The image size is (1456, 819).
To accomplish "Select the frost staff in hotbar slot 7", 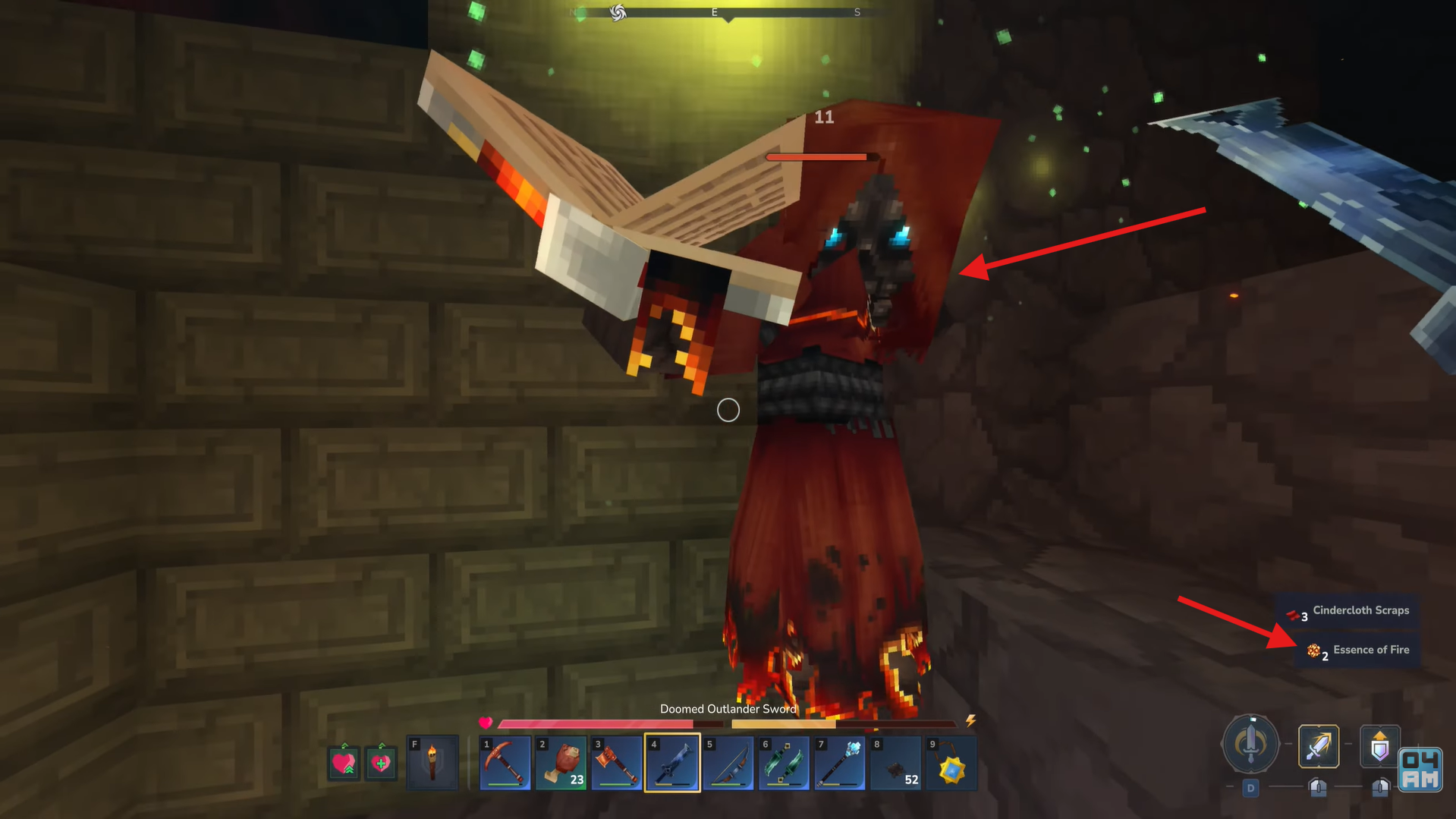I will point(840,763).
